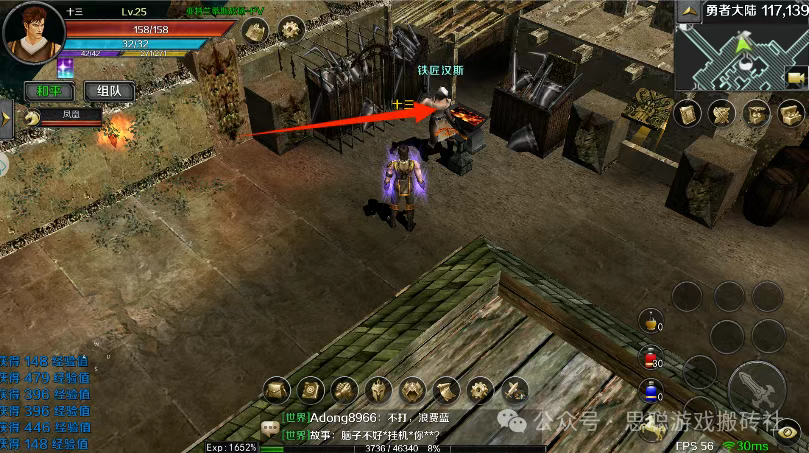Viewport: 809px width, 453px height.
Task: Open the gear settings icon at top
Action: pyautogui.click(x=291, y=29)
